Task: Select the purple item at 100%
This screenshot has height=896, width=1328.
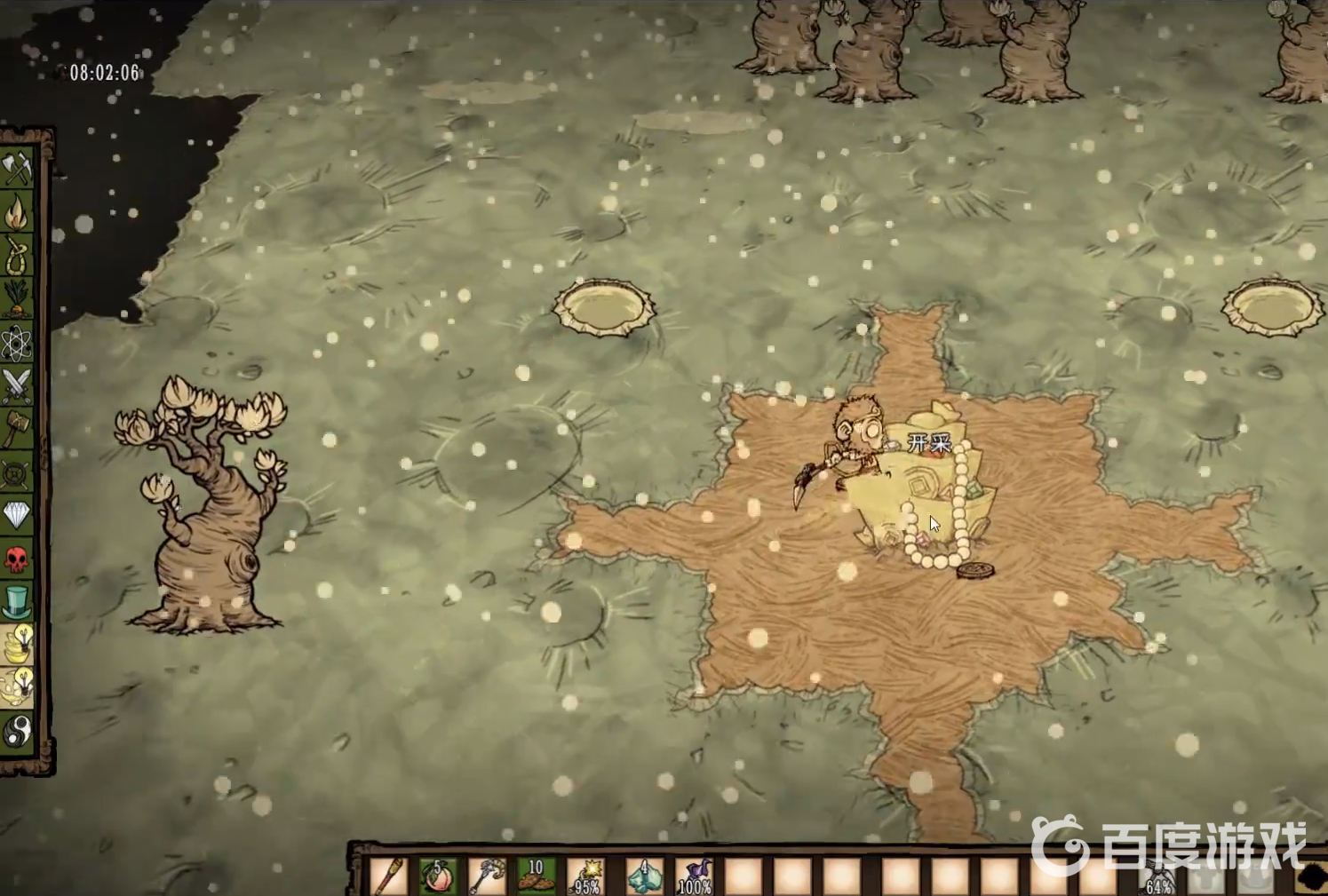Action: pos(694,876)
